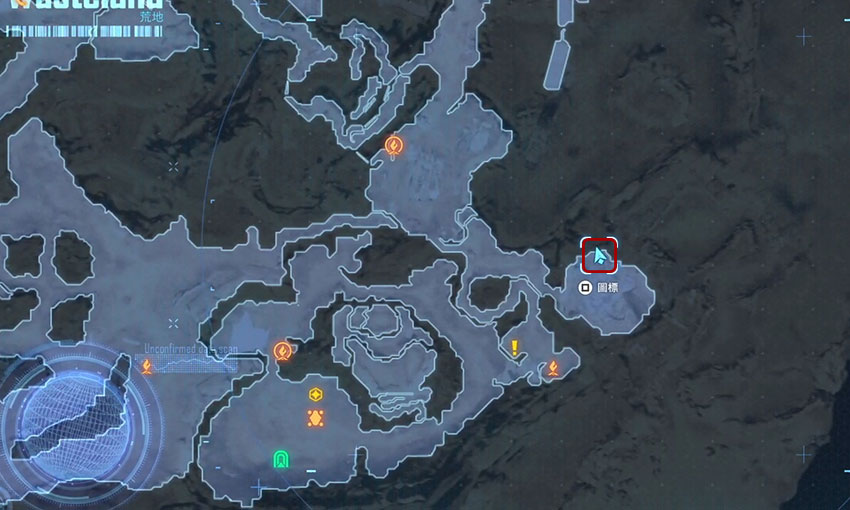
Task: Click the circled camp marker nearest the yellow hexagon
Action: pos(283,351)
